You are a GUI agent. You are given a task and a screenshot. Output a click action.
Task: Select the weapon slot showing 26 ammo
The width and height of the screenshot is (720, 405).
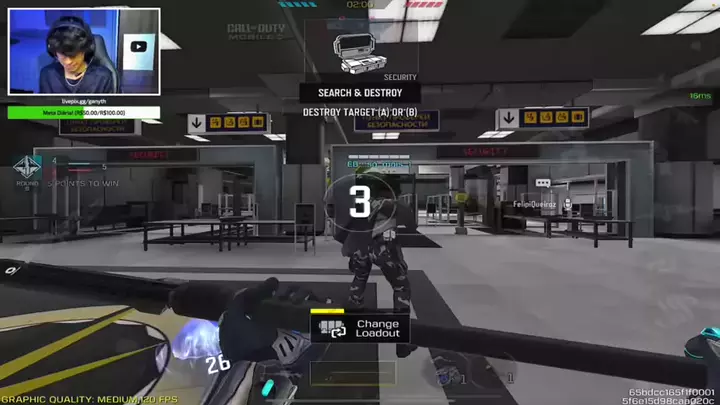click(219, 364)
